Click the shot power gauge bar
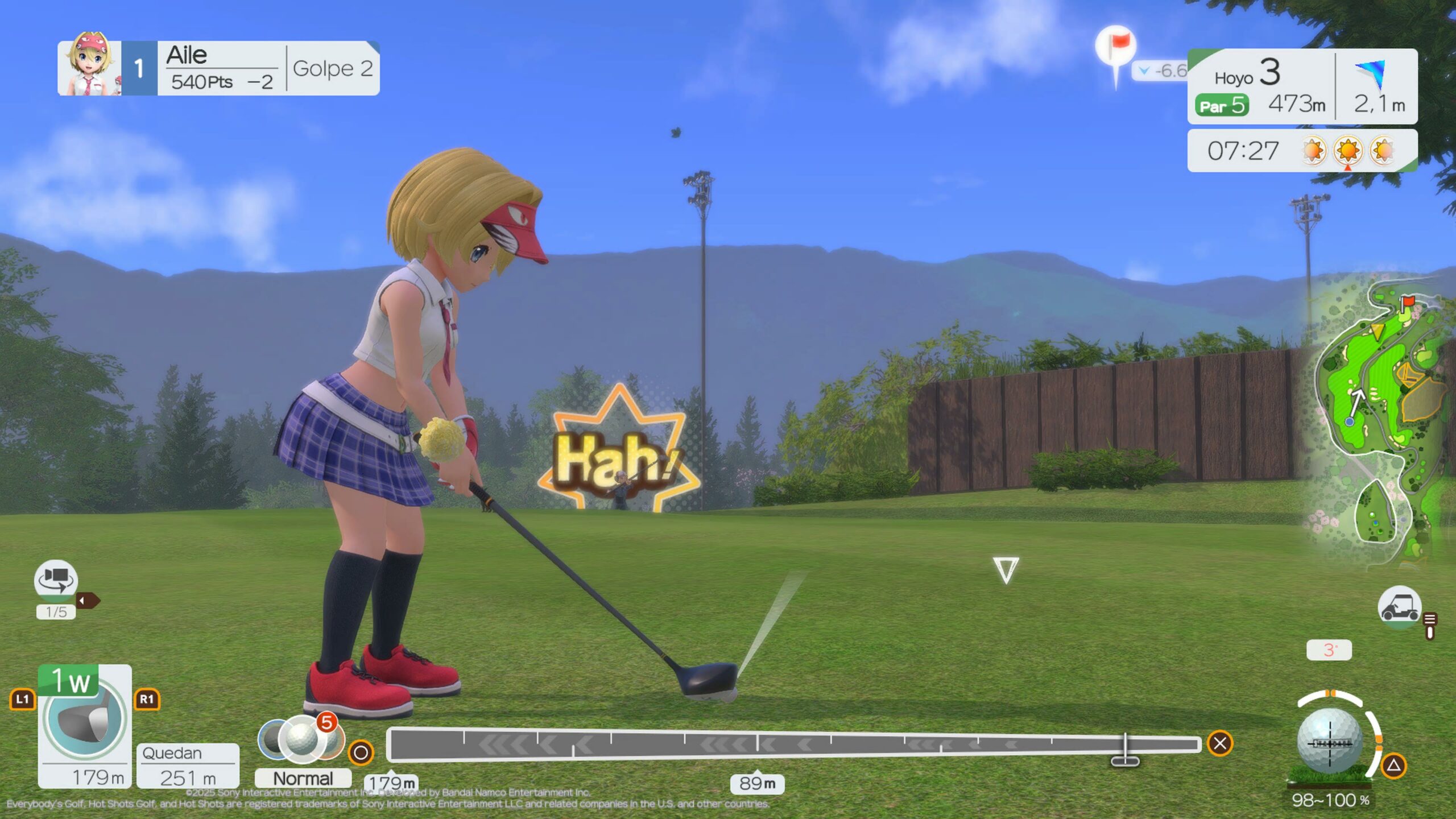The width and height of the screenshot is (1456, 819). (x=793, y=743)
